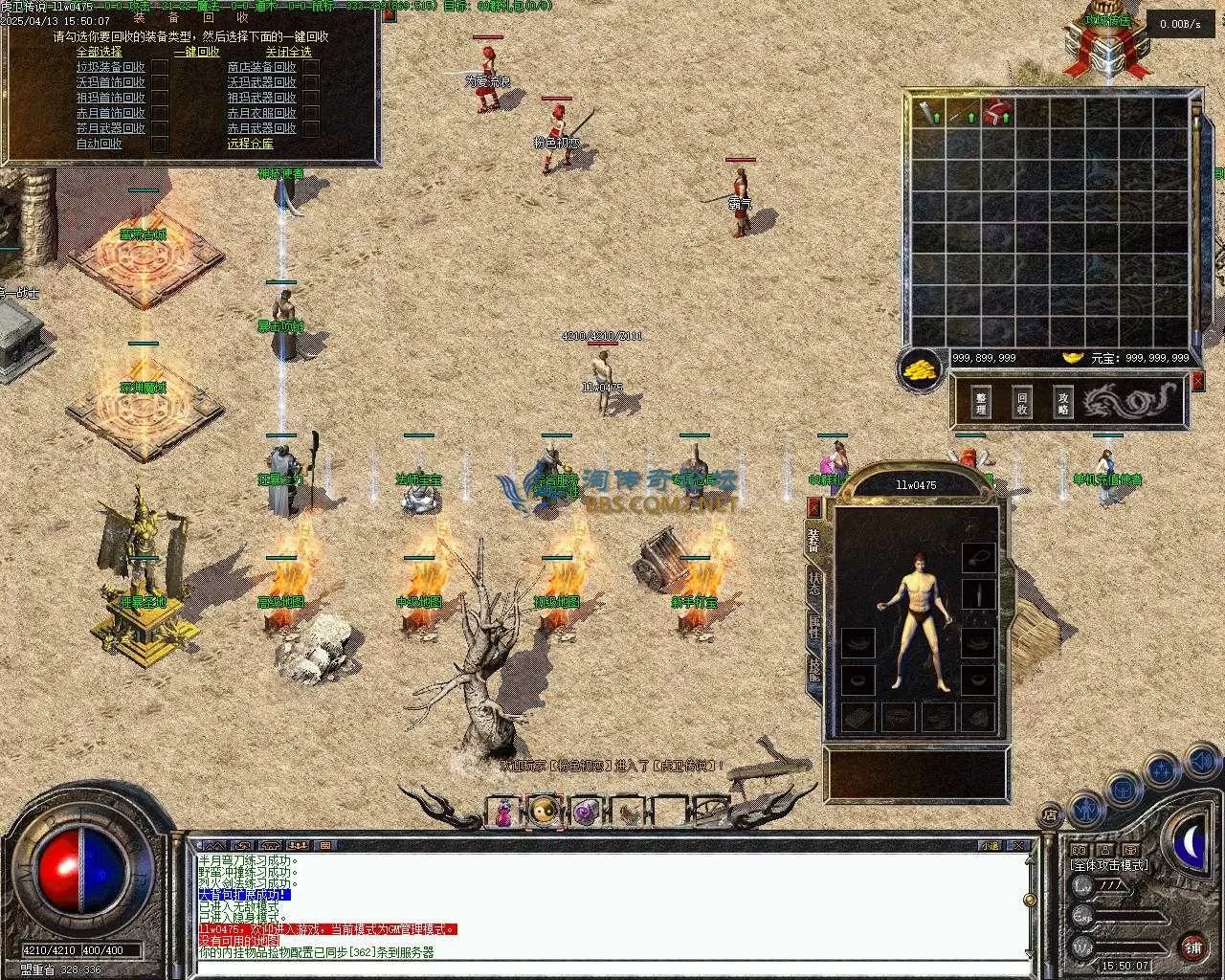
Task: Open the 攻略 guide button
Action: [x=1063, y=402]
